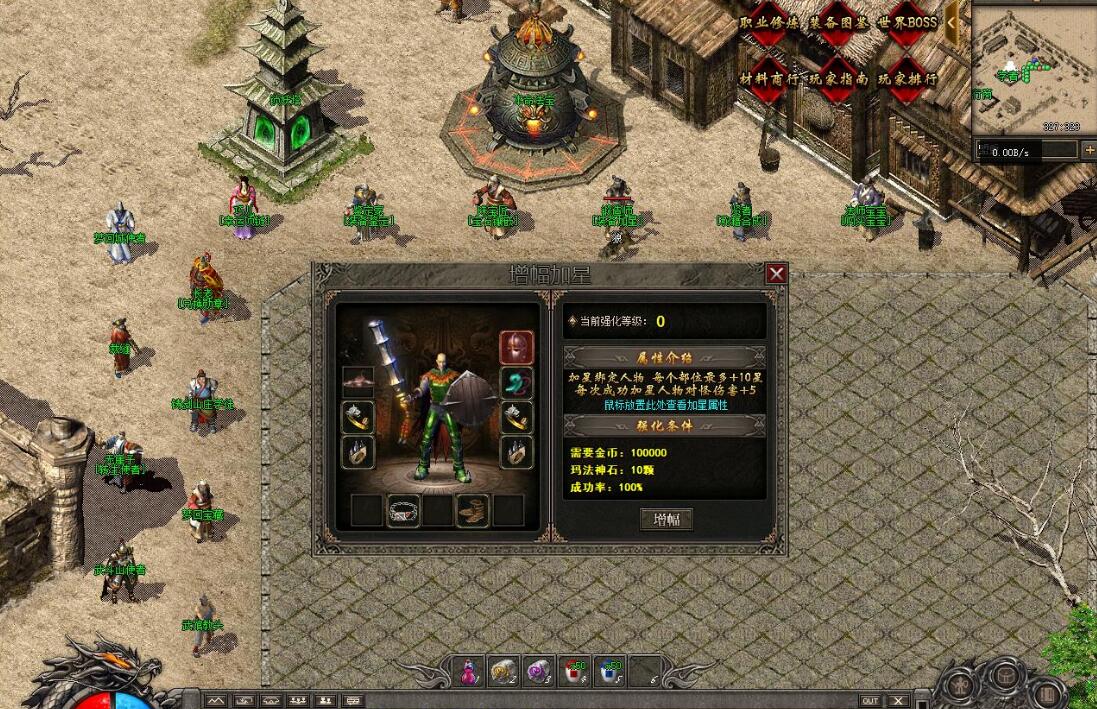Open the 材料商行 material shop
Viewport: 1097px width, 709px height.
click(x=768, y=79)
